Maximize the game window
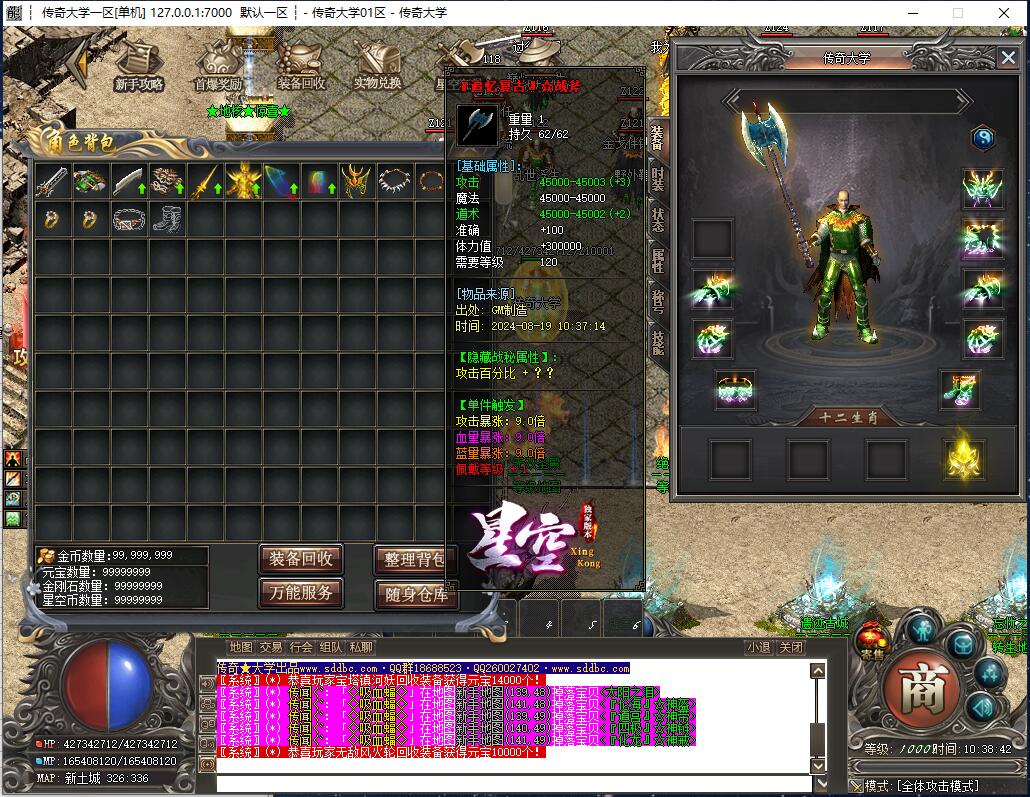 pyautogui.click(x=957, y=13)
